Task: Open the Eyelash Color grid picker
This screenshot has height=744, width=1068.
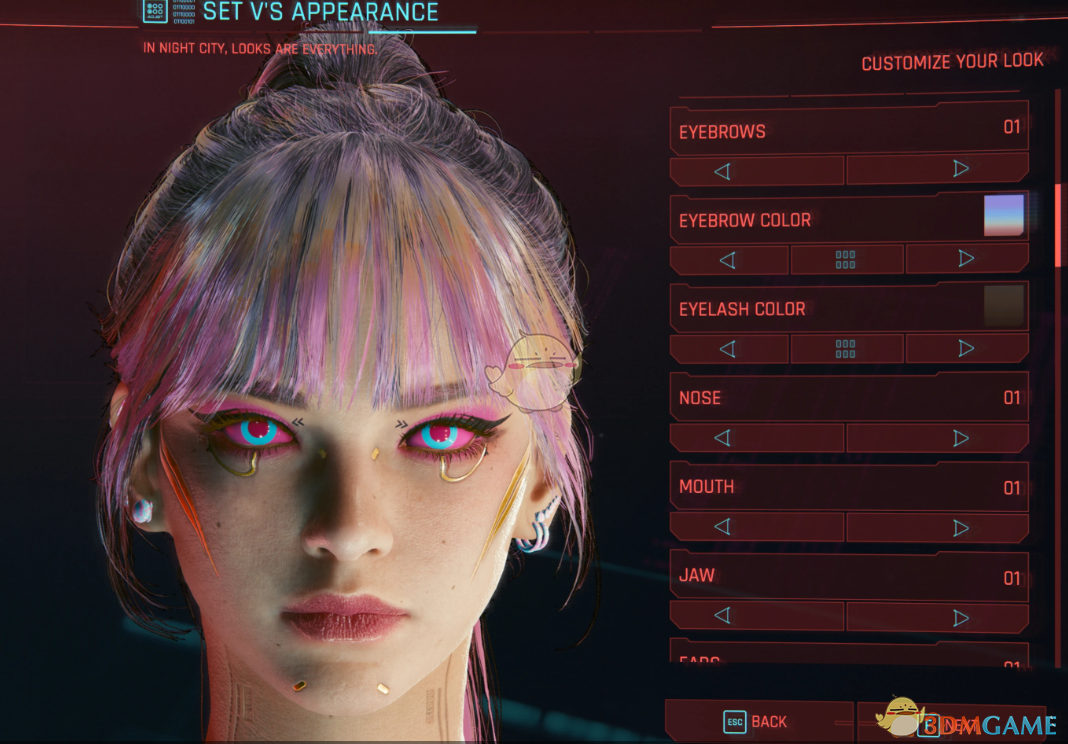Action: click(846, 348)
